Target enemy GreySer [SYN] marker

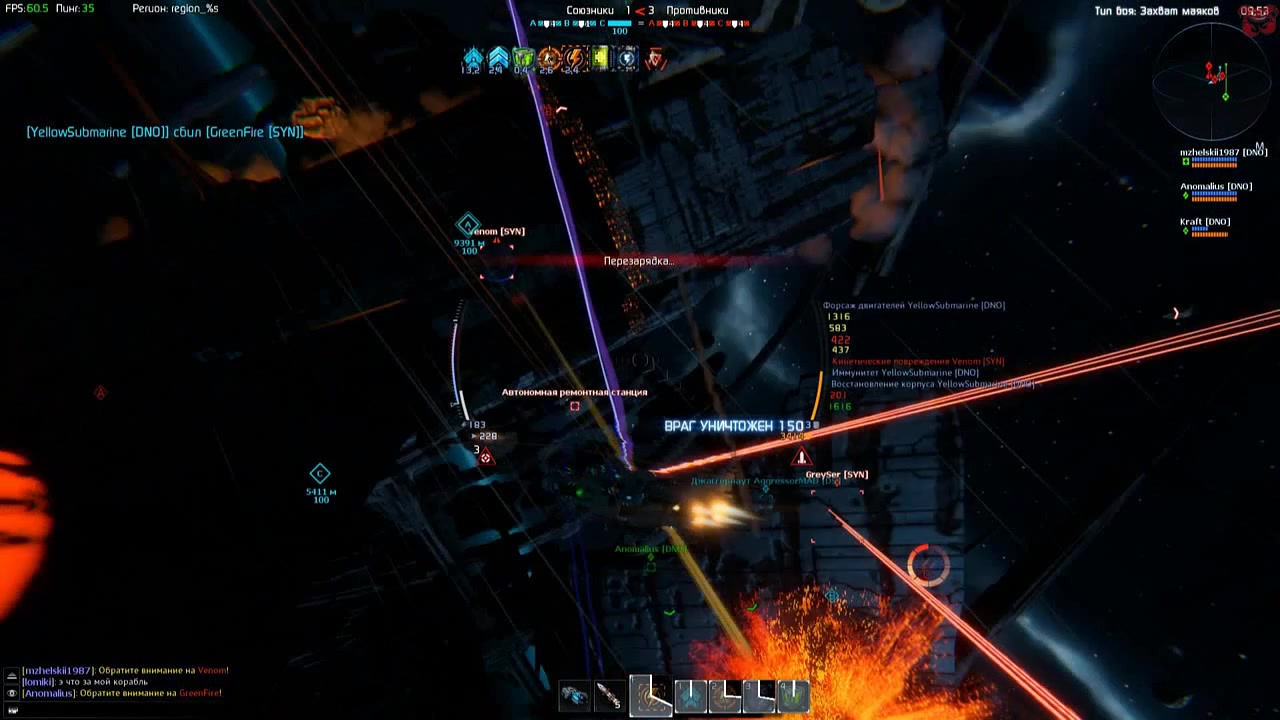(x=836, y=474)
